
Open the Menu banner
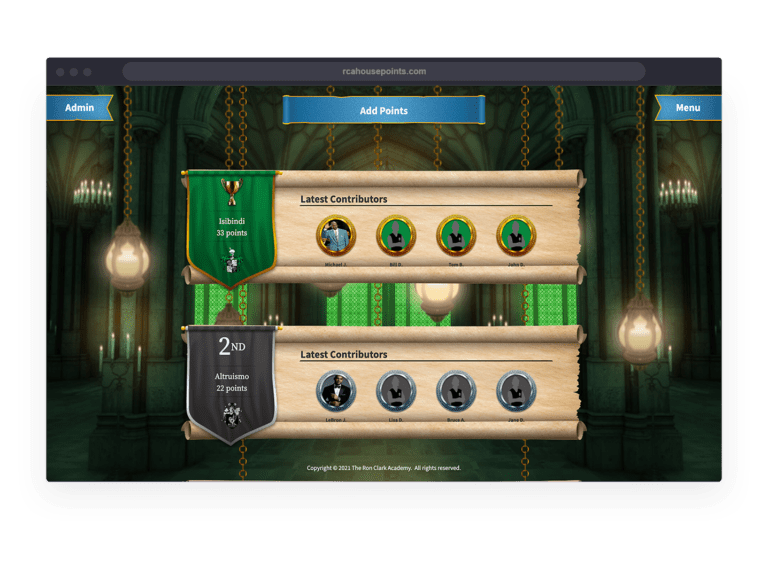688,108
